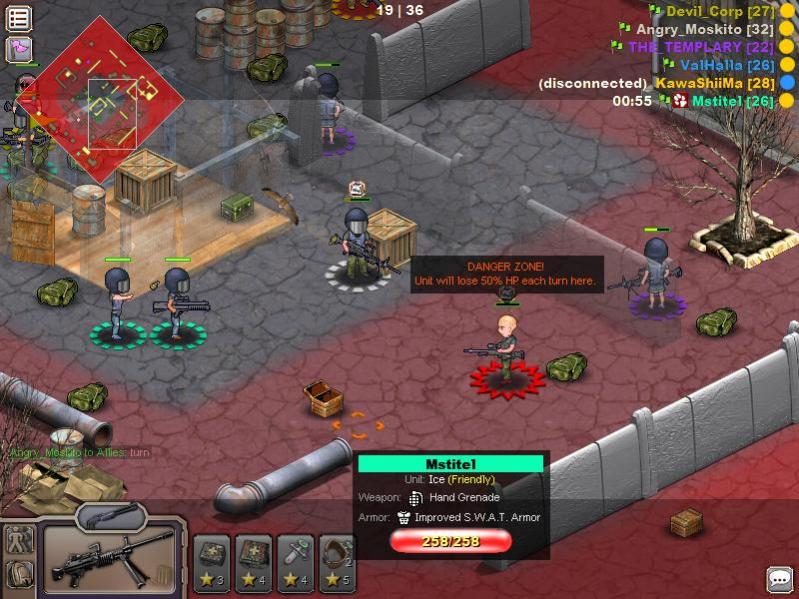This screenshot has width=799, height=599.
Task: Toggle the soldier stance button
Action: (x=20, y=541)
